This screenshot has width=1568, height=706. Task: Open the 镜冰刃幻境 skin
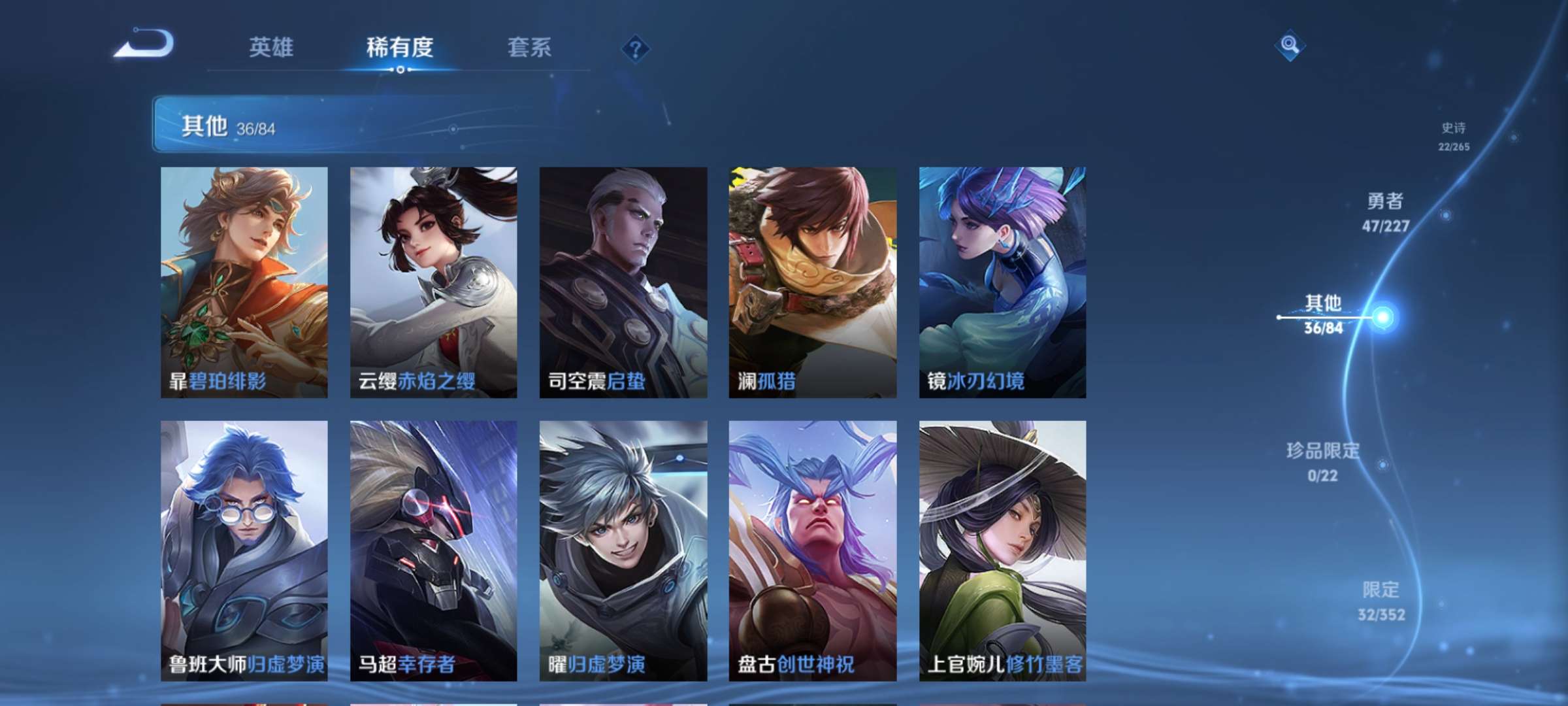pyautogui.click(x=1002, y=281)
